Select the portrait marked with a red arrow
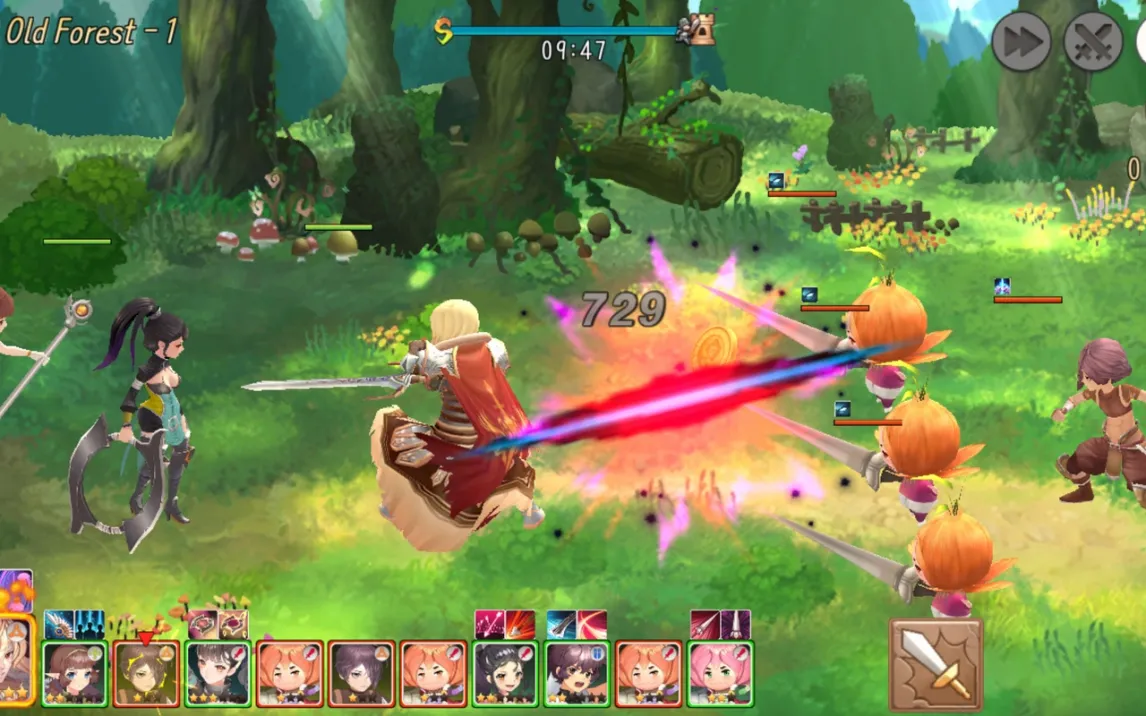This screenshot has width=1146, height=716. point(146,674)
